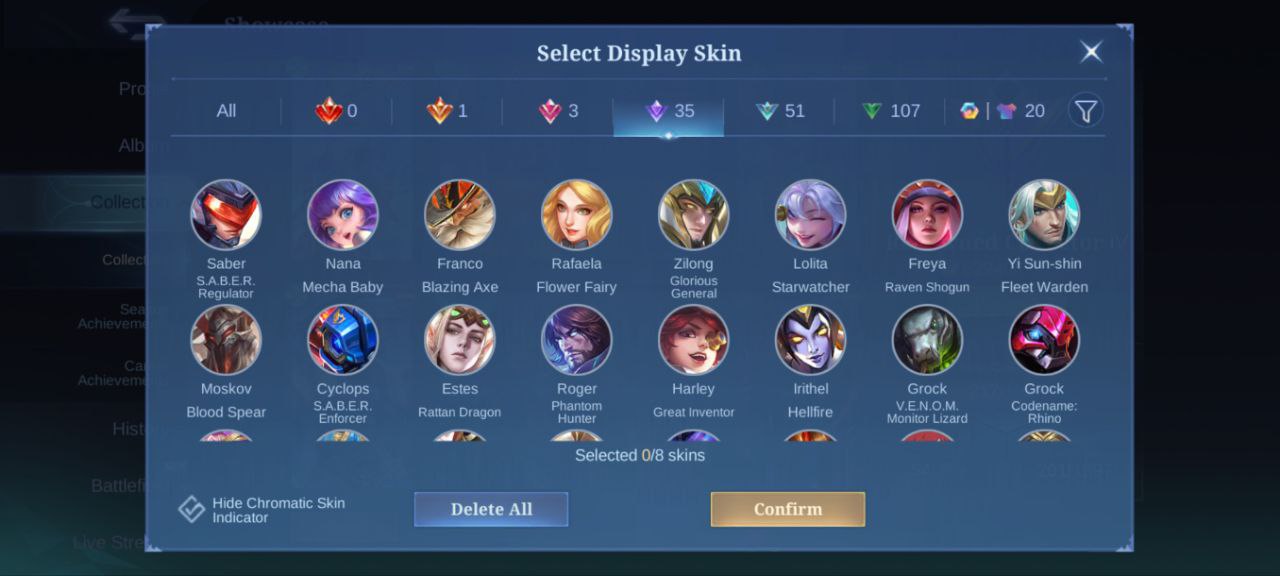1280x576 pixels.
Task: Open the skin filter funnel
Action: [1086, 111]
